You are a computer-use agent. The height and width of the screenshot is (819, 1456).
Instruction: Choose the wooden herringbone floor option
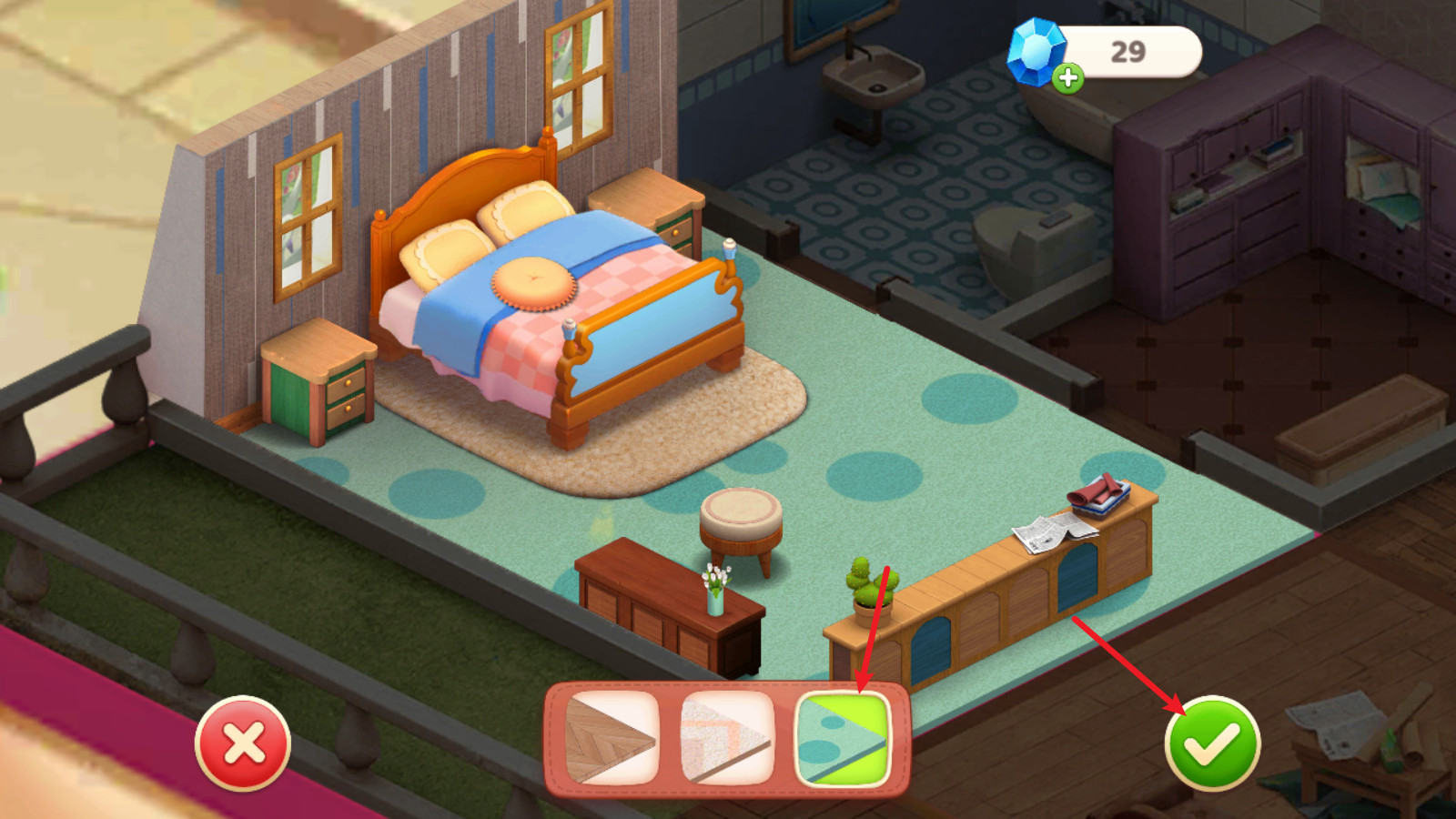pyautogui.click(x=612, y=738)
